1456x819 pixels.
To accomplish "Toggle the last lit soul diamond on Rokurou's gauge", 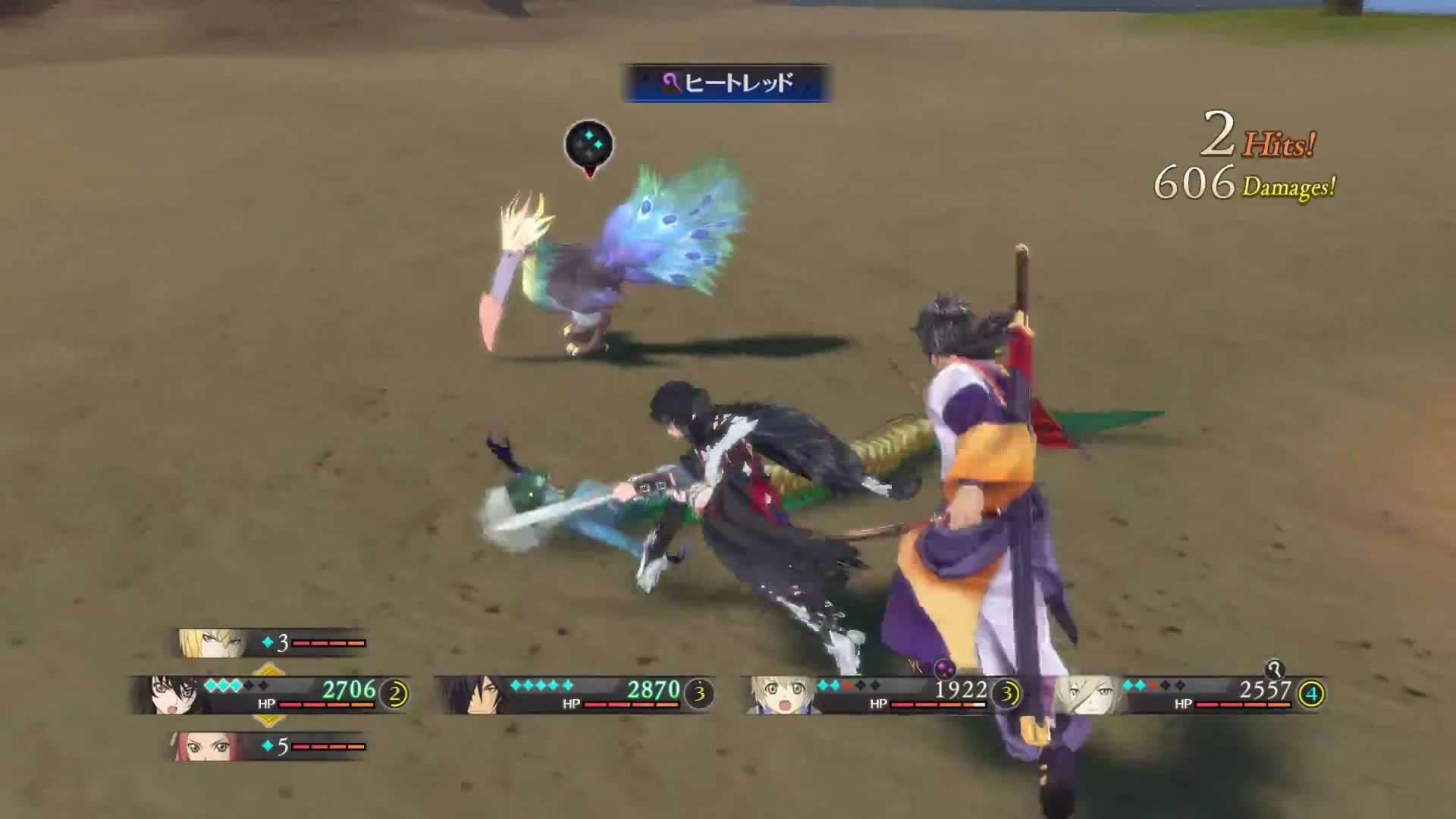I will point(566,686).
